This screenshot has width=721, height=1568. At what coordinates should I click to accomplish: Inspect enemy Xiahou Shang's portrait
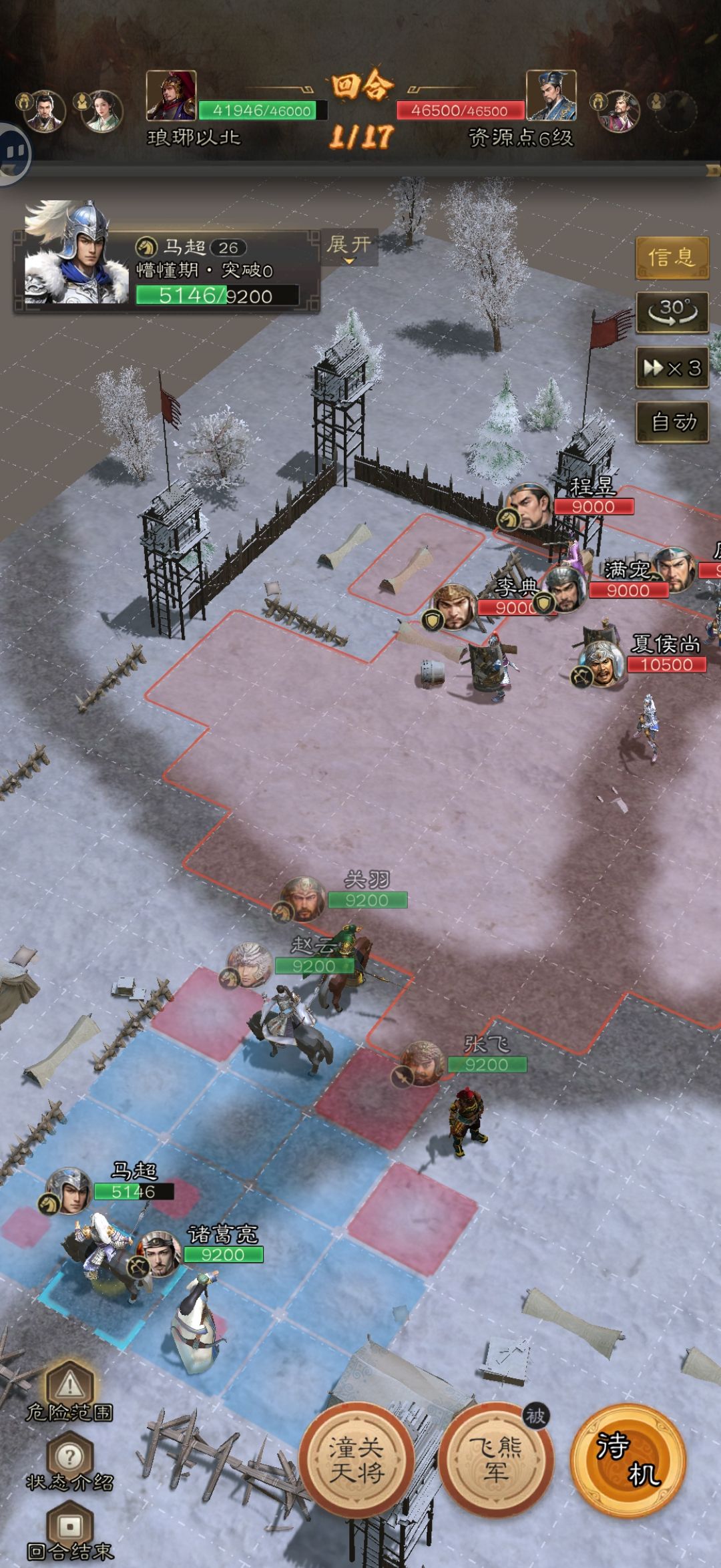pyautogui.click(x=602, y=663)
